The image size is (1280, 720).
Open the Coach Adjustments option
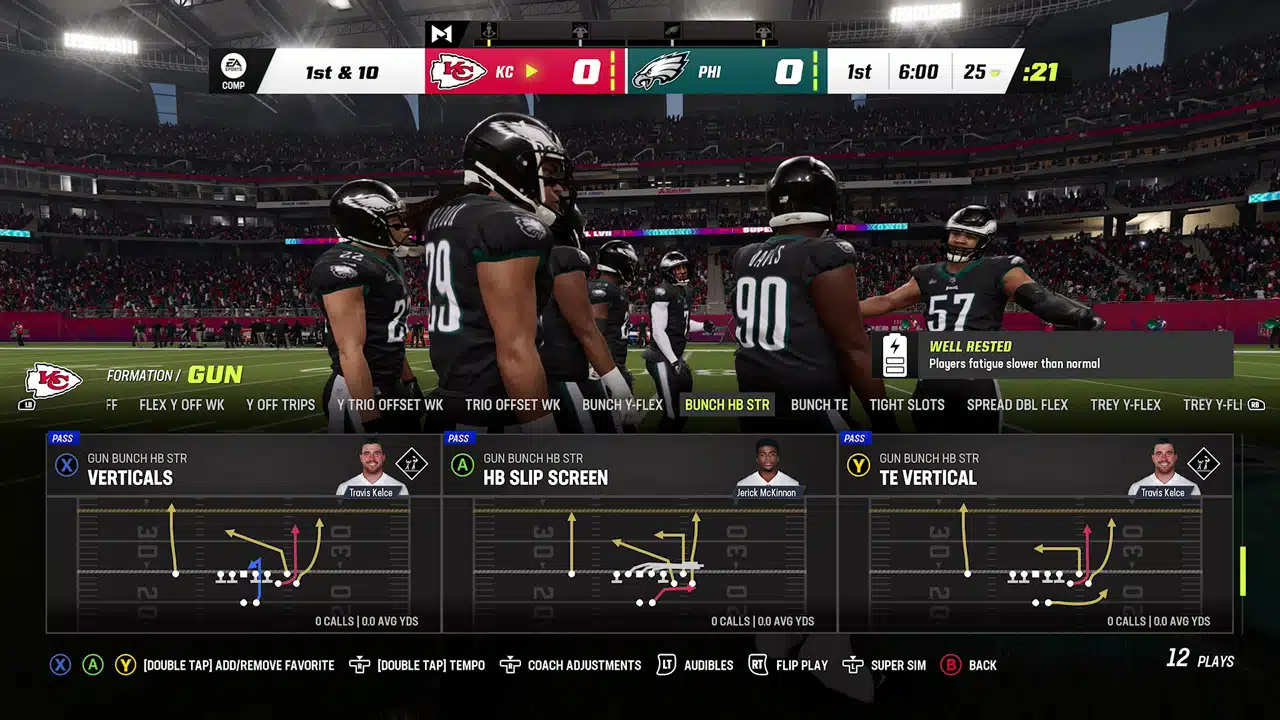[x=571, y=665]
